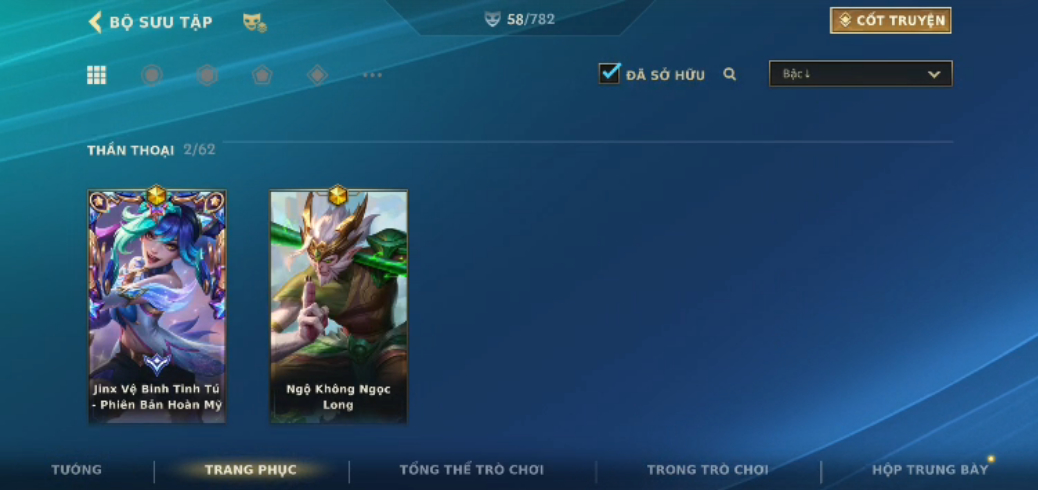Filter by the diamond rarity tier icon

tap(317, 75)
